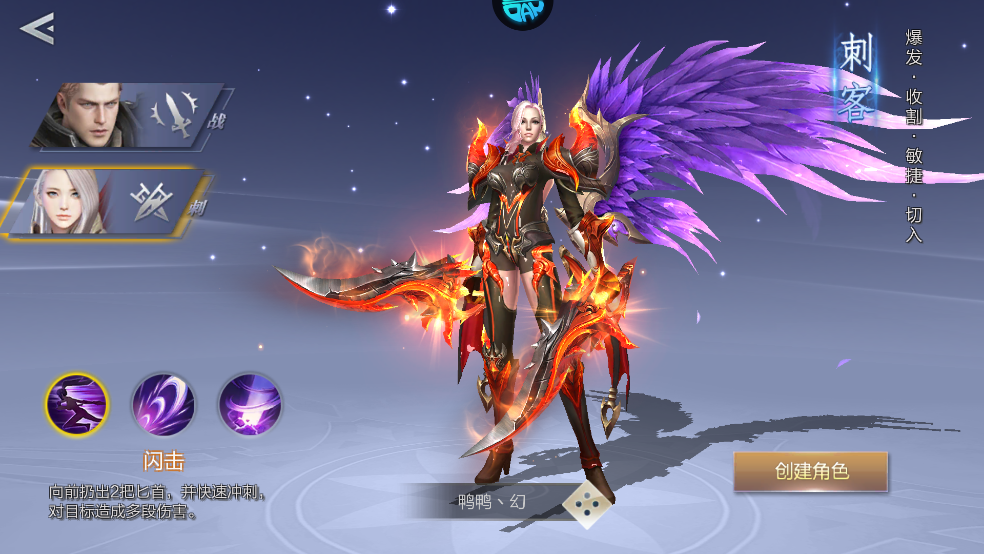The height and width of the screenshot is (554, 984).
Task: Open the blue logo overlay icon
Action: click(x=522, y=10)
